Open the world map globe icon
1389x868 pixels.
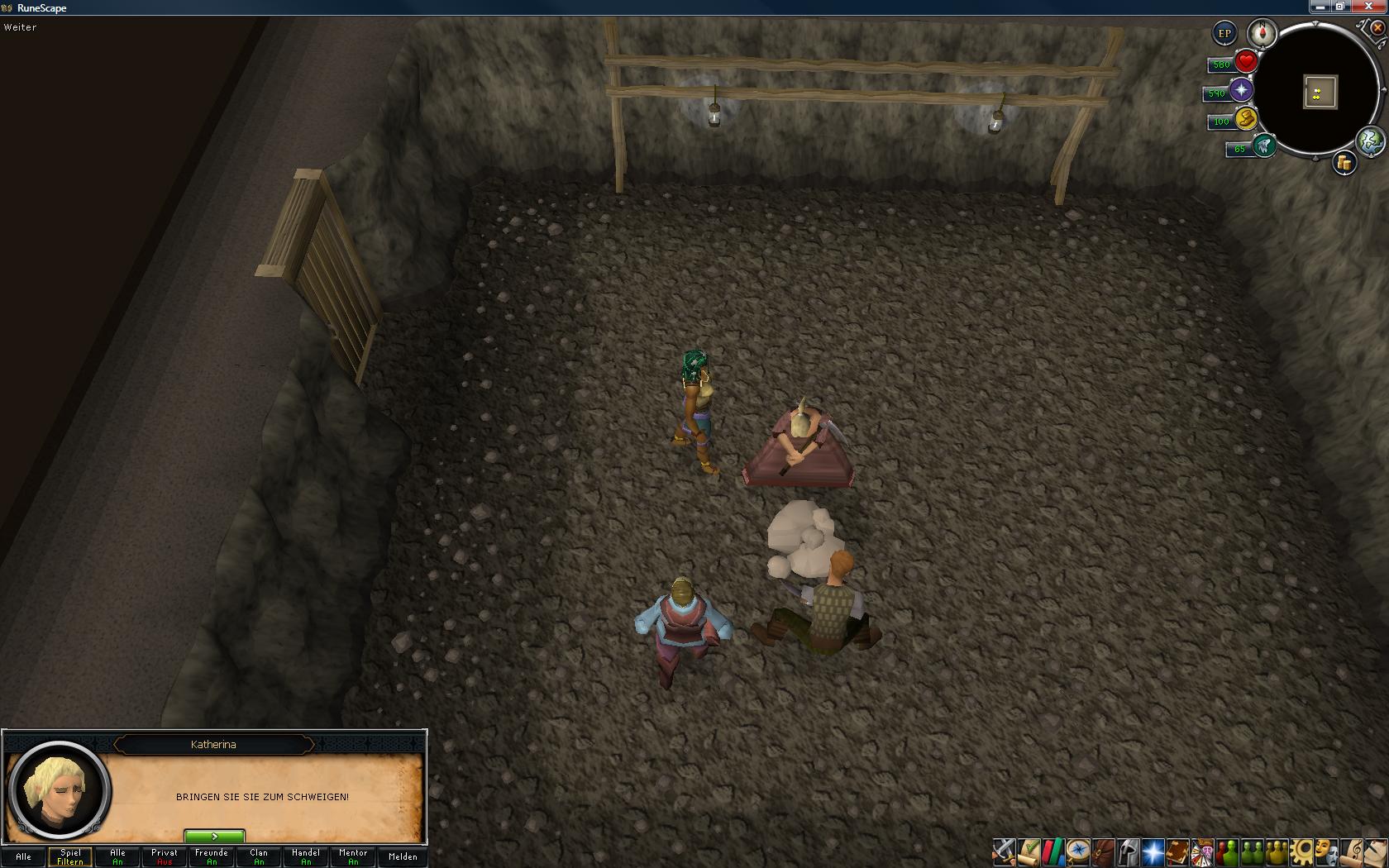click(1370, 141)
